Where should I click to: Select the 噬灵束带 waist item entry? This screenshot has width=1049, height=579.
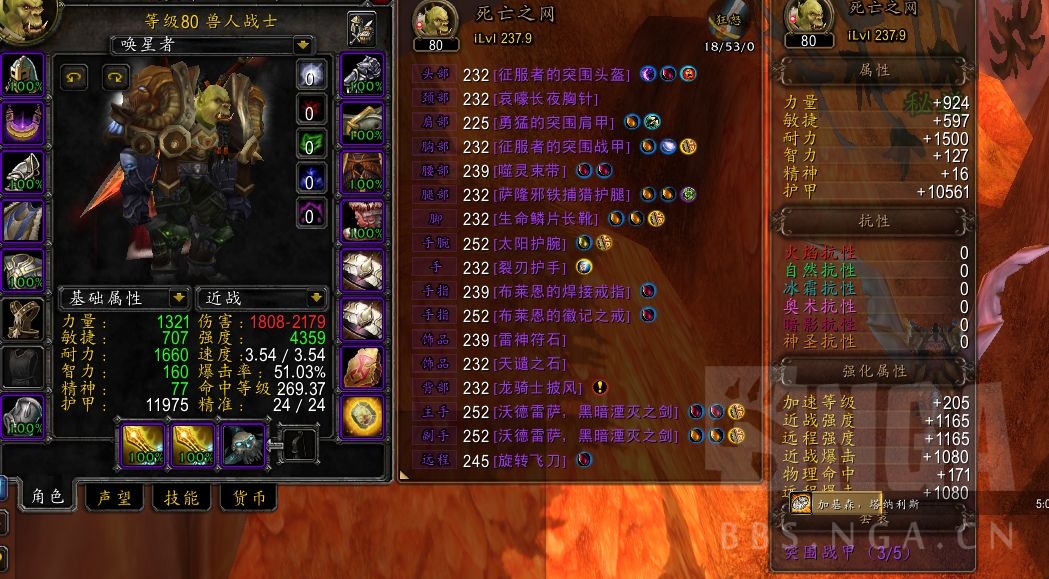[x=531, y=171]
